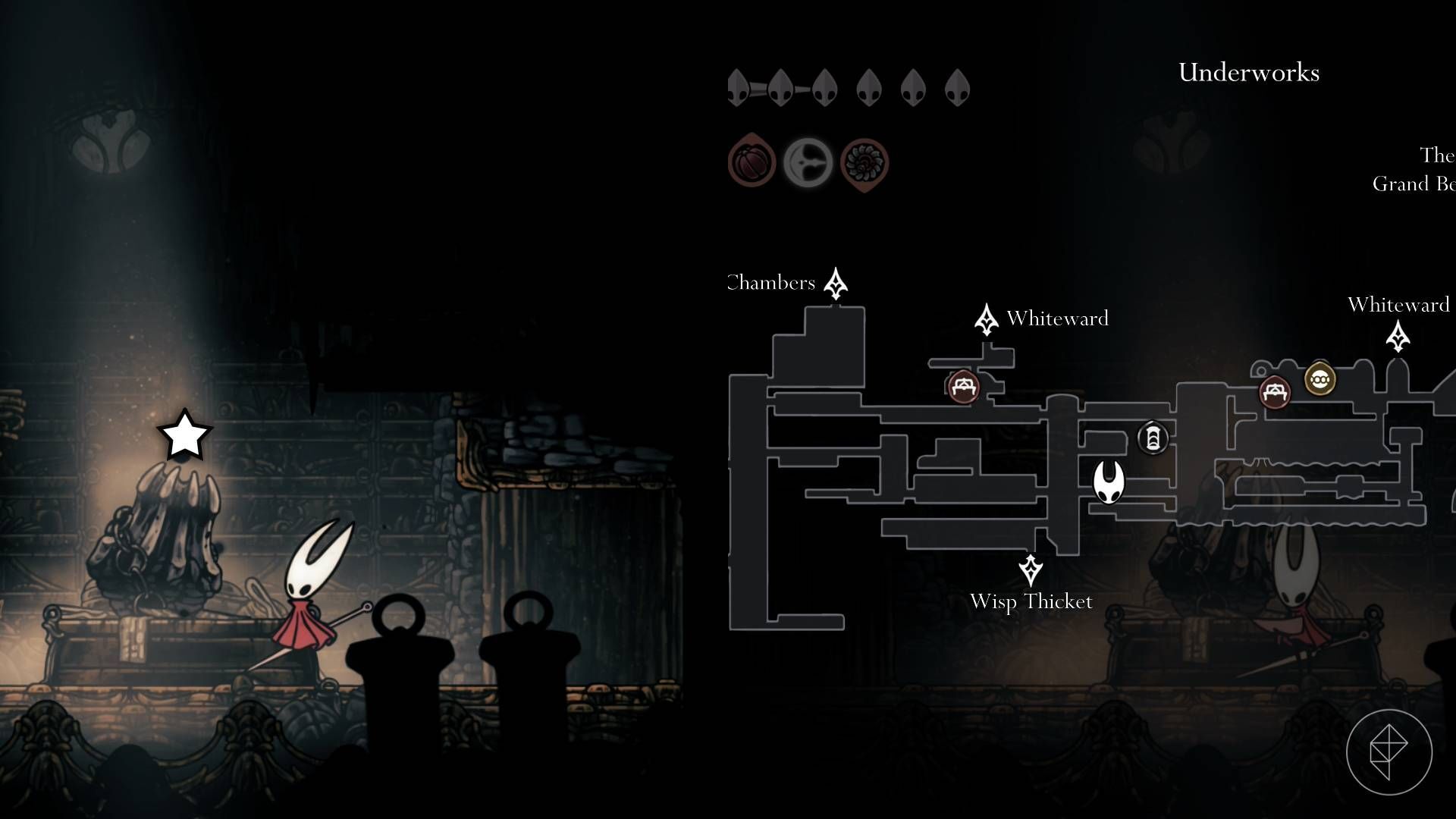Click Hornet's position marker on the map
This screenshot has height=819, width=1456.
1109,482
